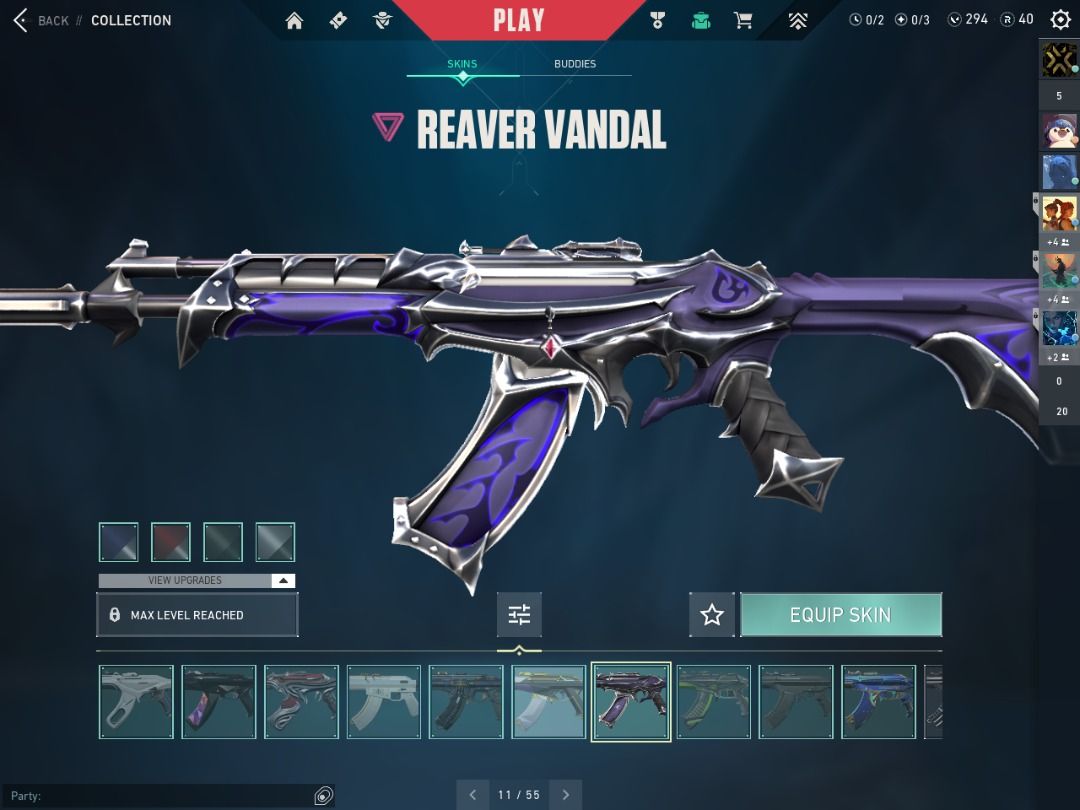
Task: Choose the purple-blue color variant swatch
Action: tap(119, 542)
